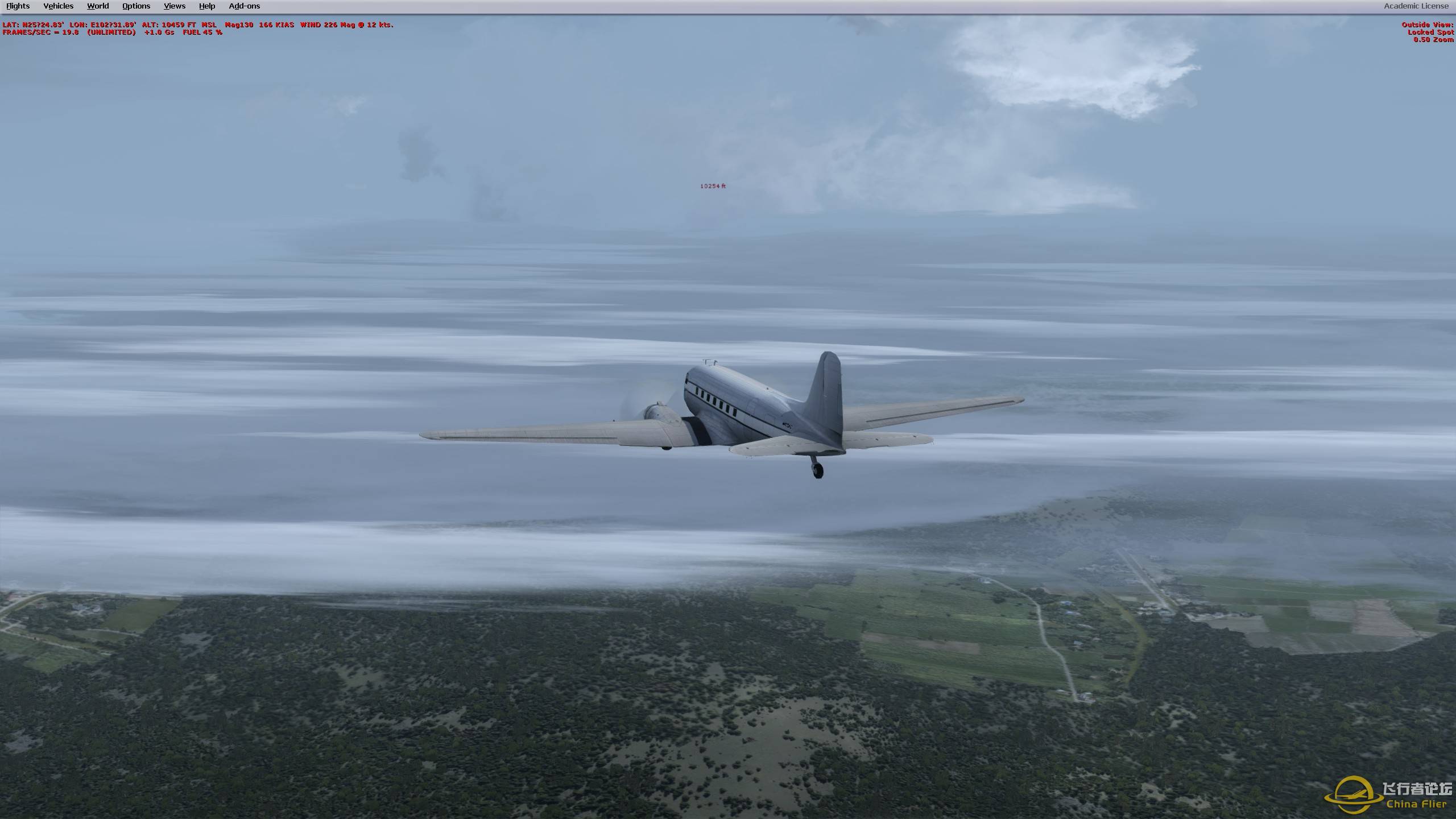Open the Add-ons menu
The height and width of the screenshot is (819, 1456).
click(x=244, y=6)
